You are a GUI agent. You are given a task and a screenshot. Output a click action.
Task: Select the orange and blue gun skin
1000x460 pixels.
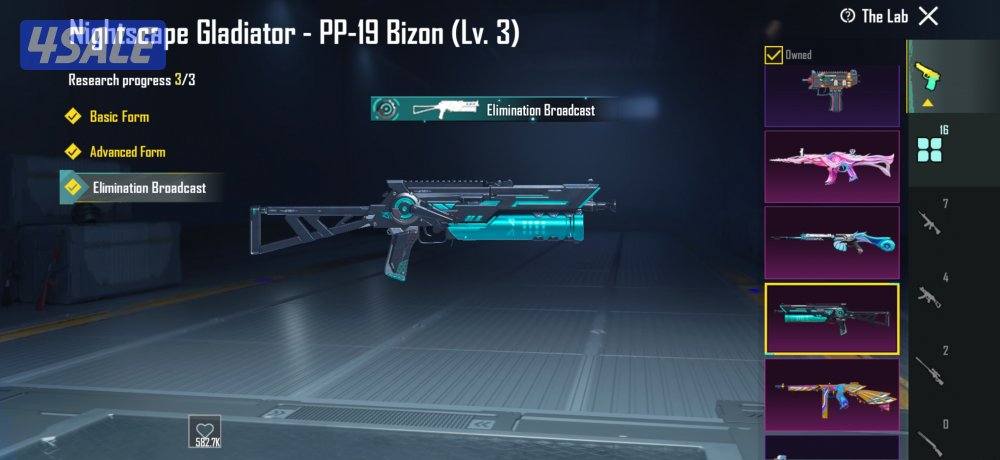tap(831, 394)
